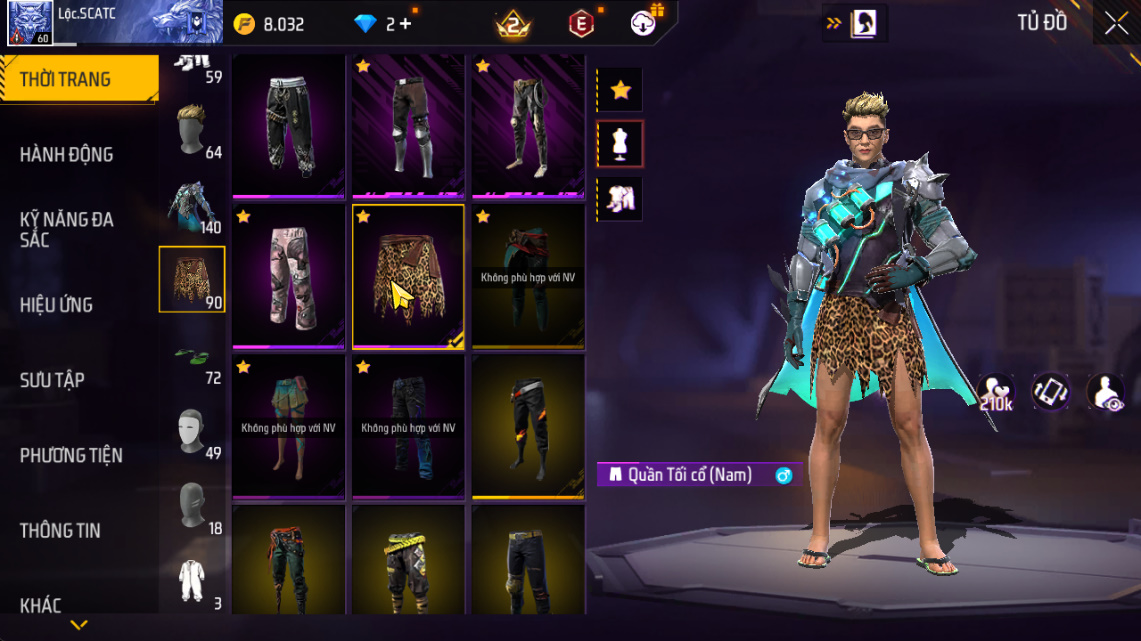Equip the pink camo pants
Screen dimensions: 1141x641
[289, 277]
